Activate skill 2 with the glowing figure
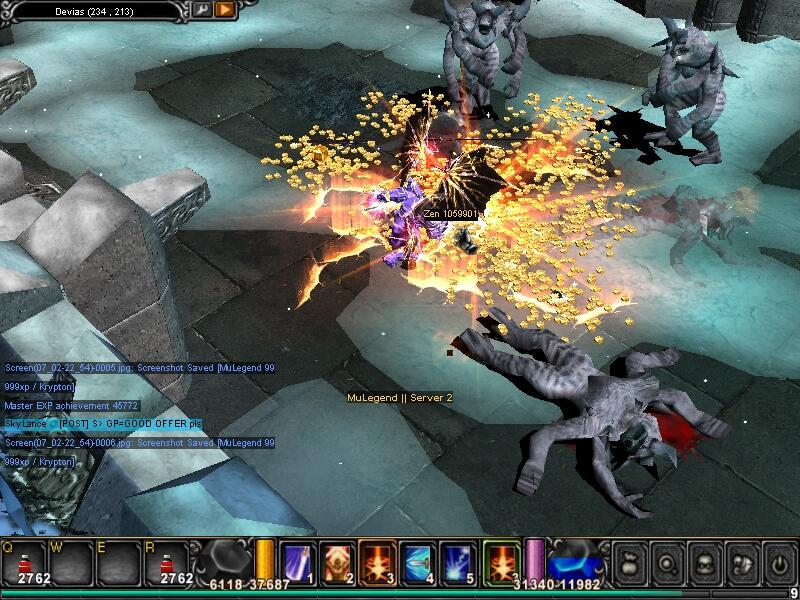 [336, 562]
